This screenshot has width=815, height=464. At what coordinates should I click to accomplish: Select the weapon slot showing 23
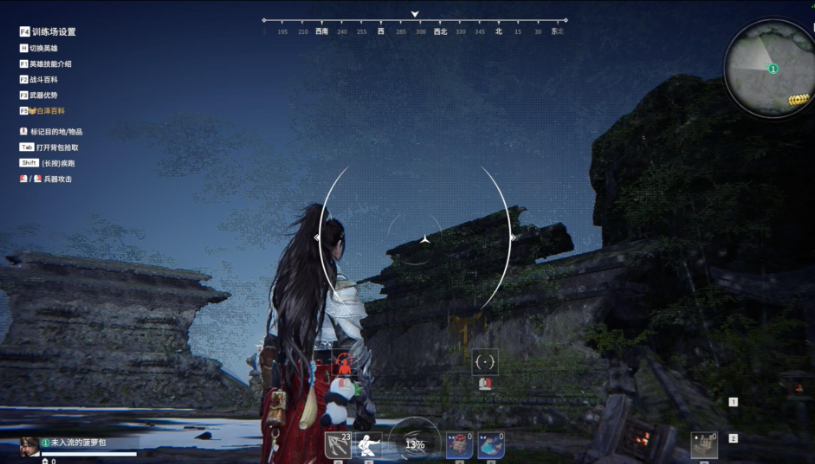[338, 444]
